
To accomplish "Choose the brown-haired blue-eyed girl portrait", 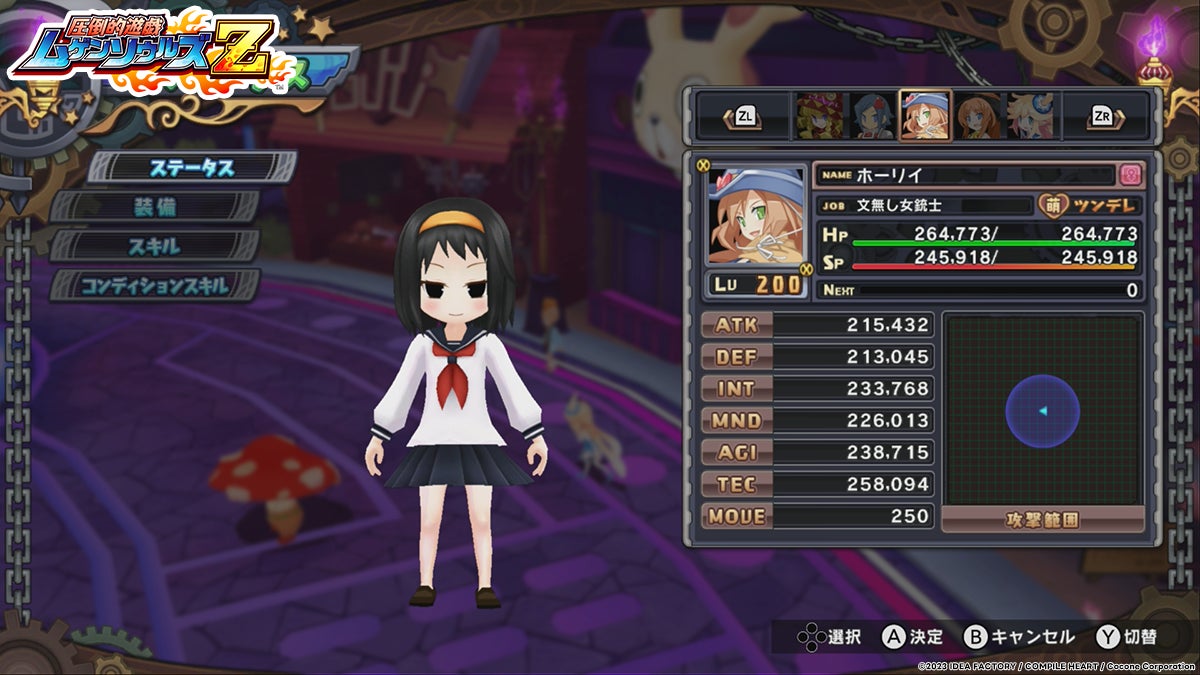I will [x=977, y=117].
